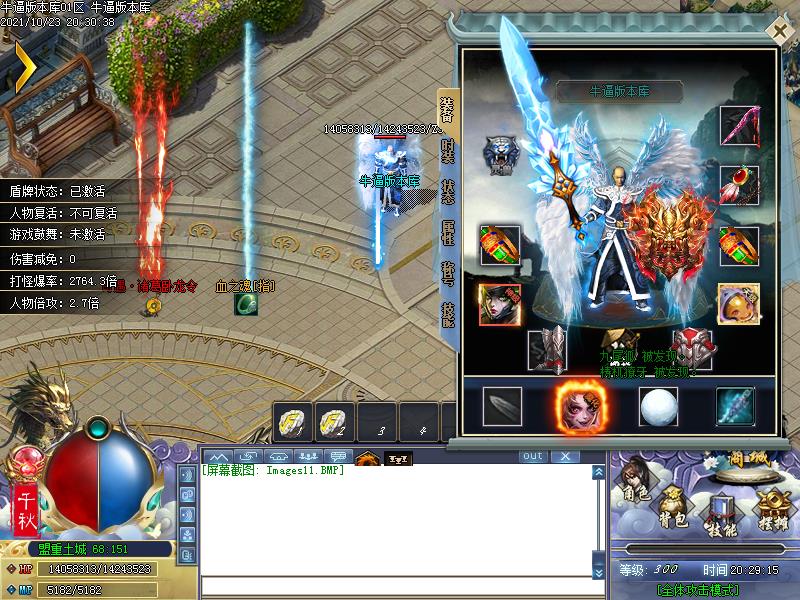Switch to the 时装 fashion tab
The image size is (800, 600).
click(x=448, y=151)
